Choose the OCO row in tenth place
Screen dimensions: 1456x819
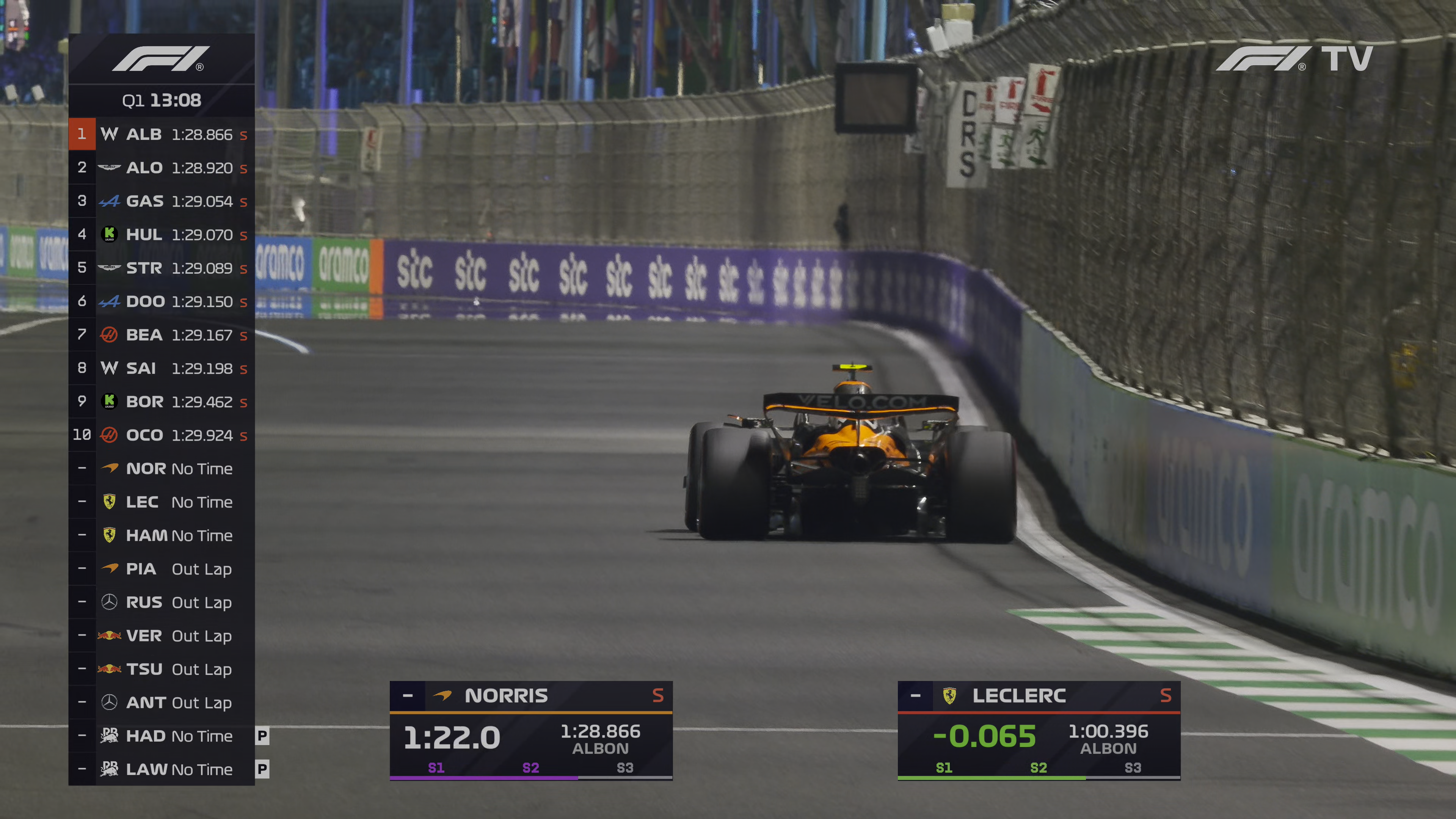[162, 435]
